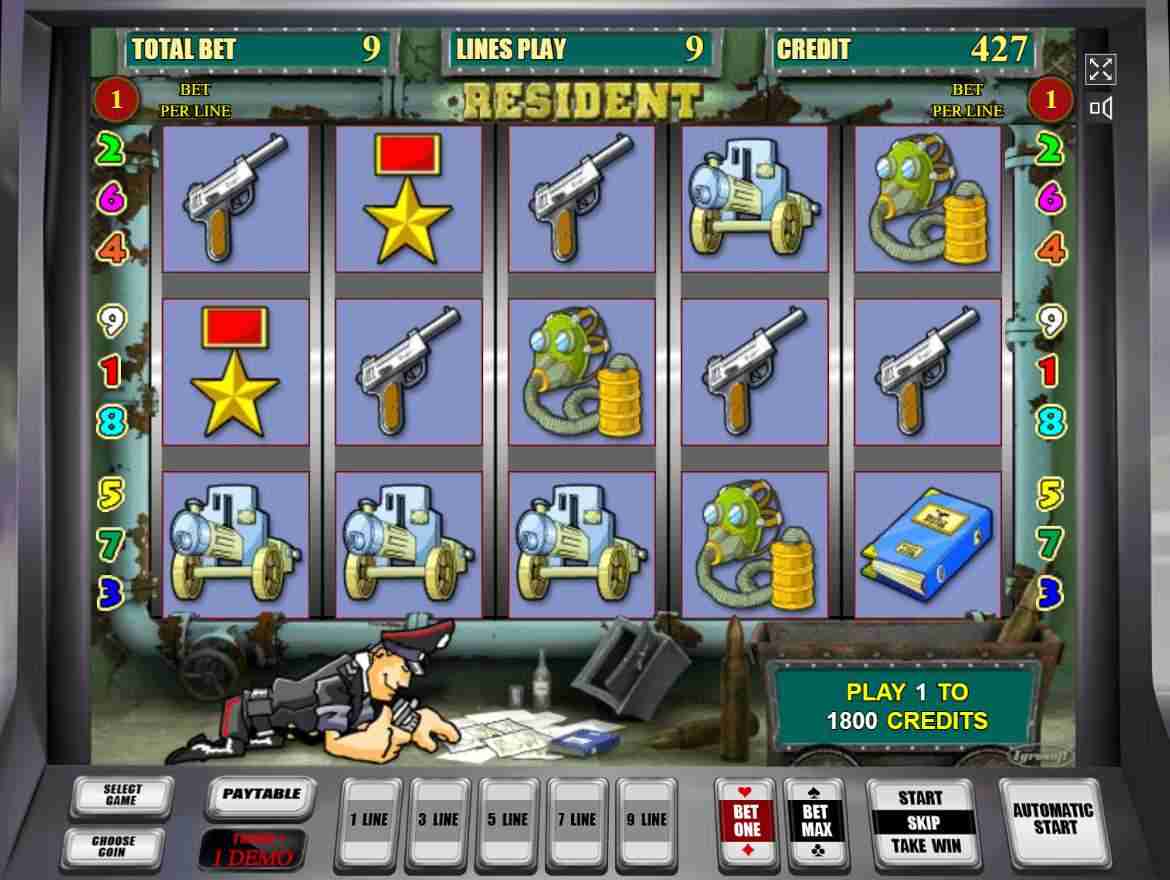Switch to 7 Line play

click(575, 821)
